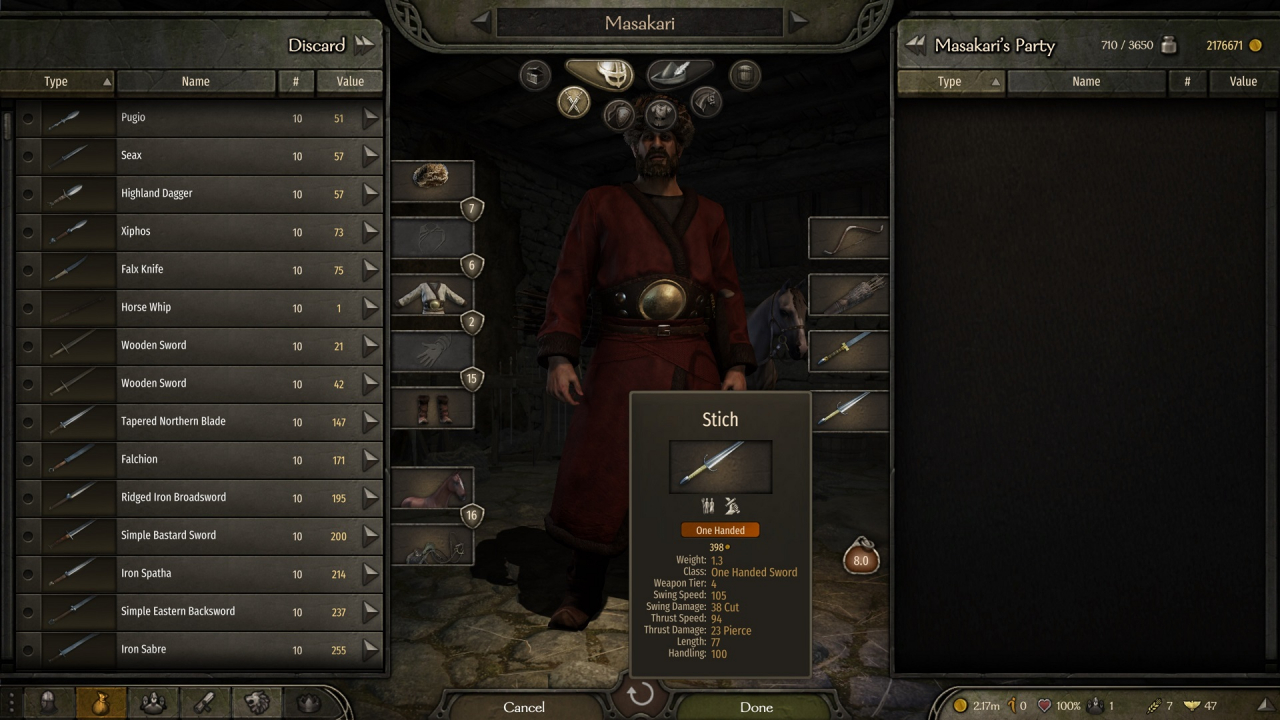Image resolution: width=1280 pixels, height=720 pixels.
Task: Select the fur hat head slot
Action: (x=431, y=180)
